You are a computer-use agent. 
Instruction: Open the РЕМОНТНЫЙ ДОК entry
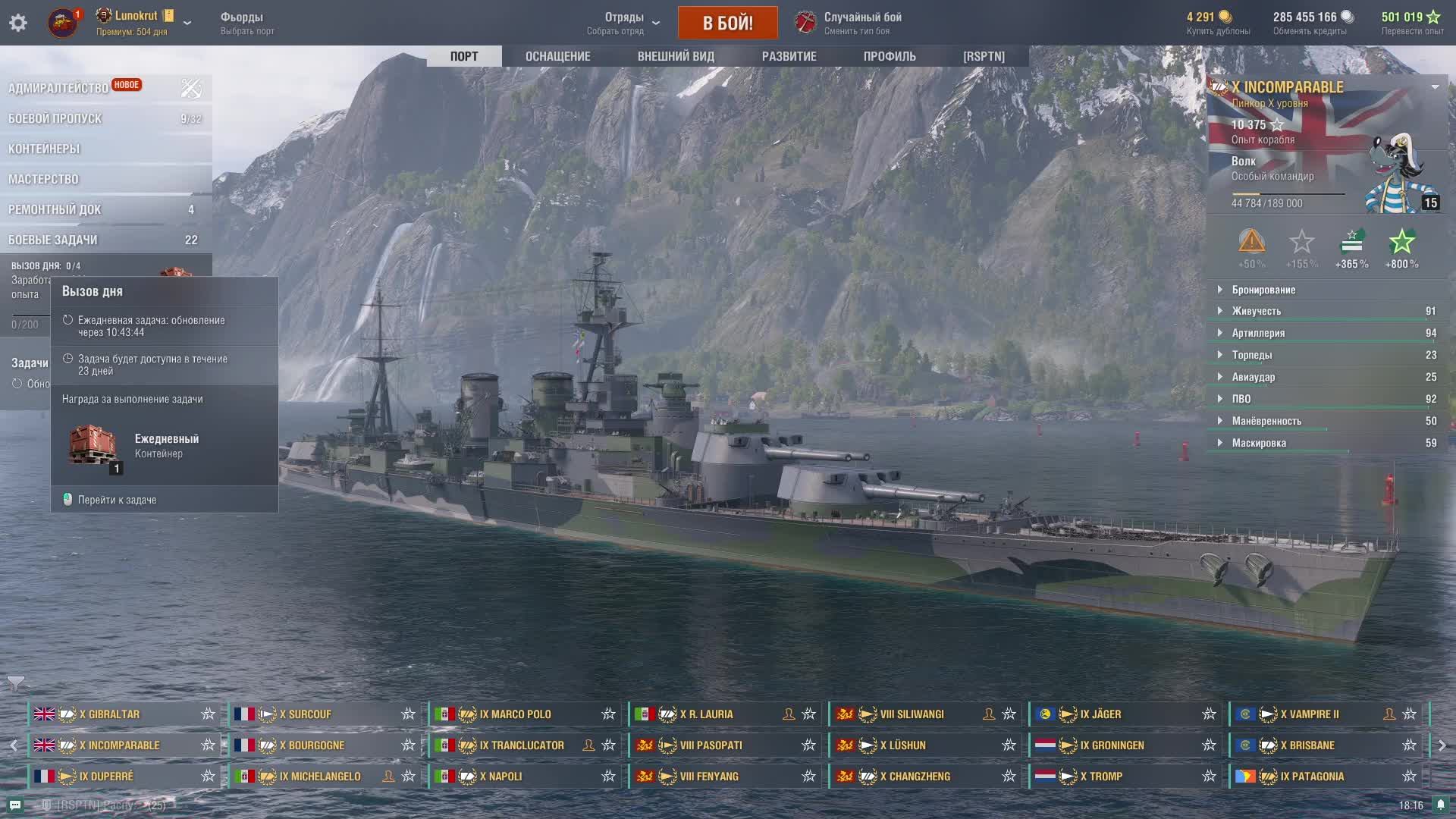coord(55,209)
